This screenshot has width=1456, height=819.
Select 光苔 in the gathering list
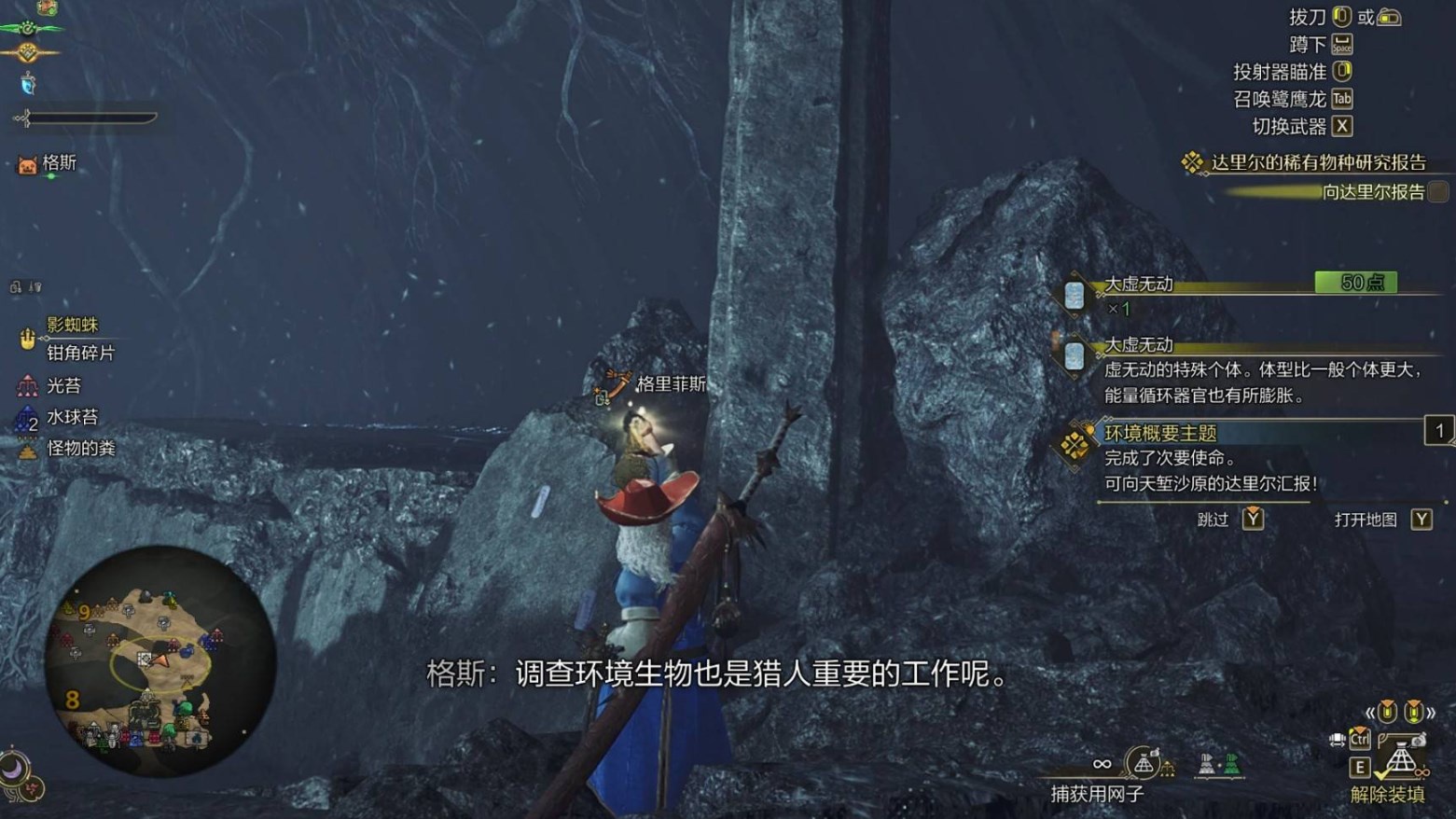point(62,385)
